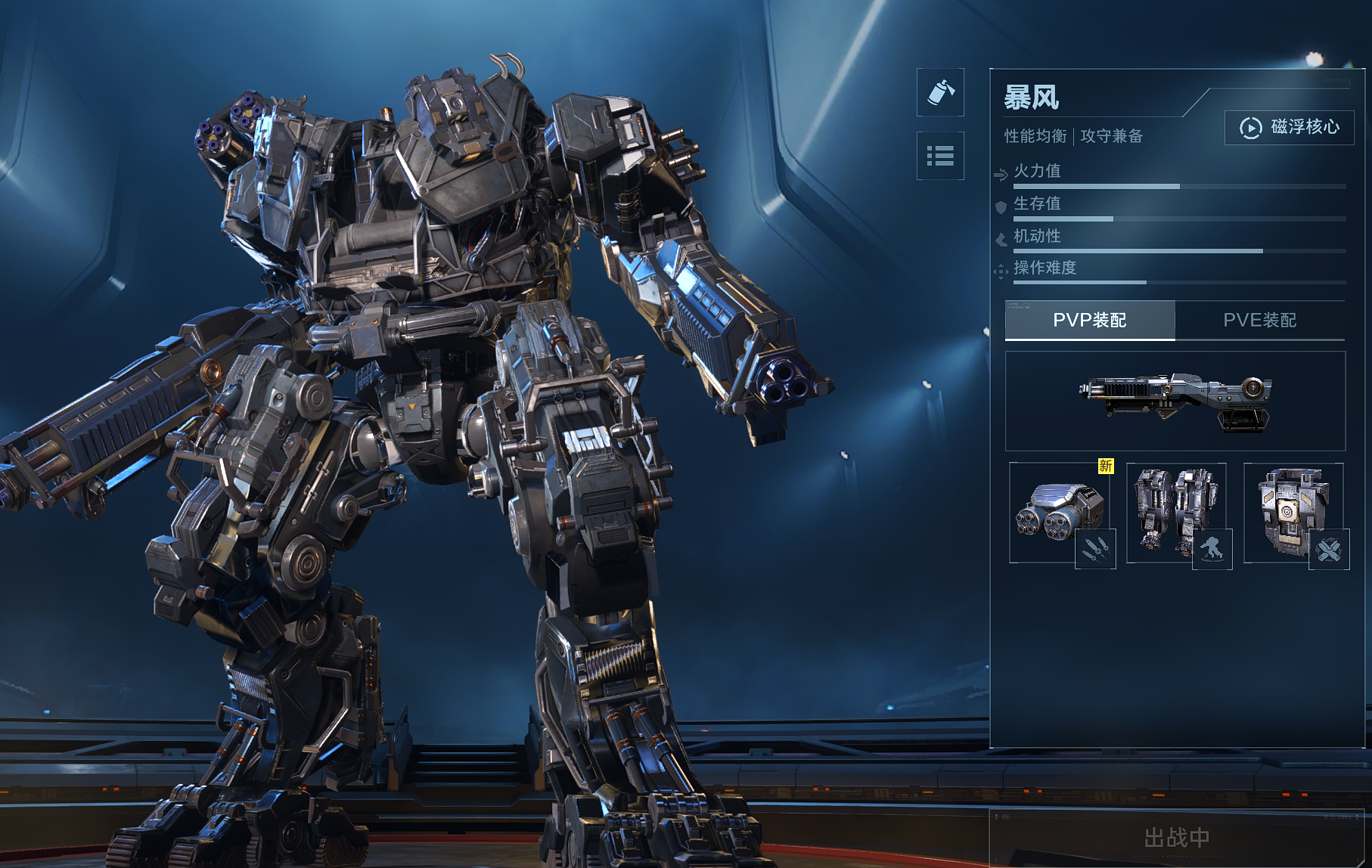The width and height of the screenshot is (1372, 868).
Task: Switch to the PVE装配 tab
Action: [x=1259, y=320]
